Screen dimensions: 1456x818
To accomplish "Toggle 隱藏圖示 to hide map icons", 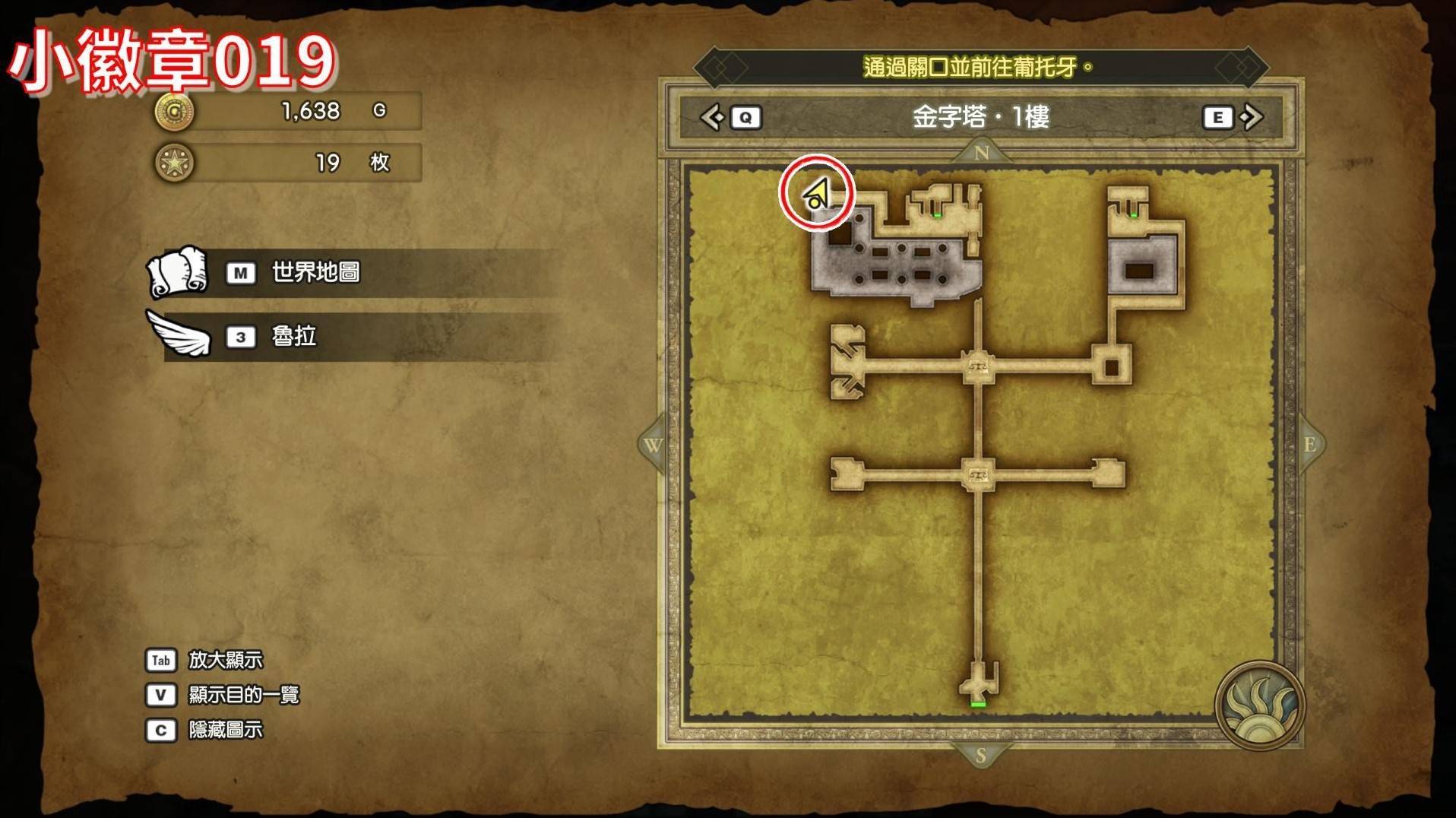I will (225, 730).
